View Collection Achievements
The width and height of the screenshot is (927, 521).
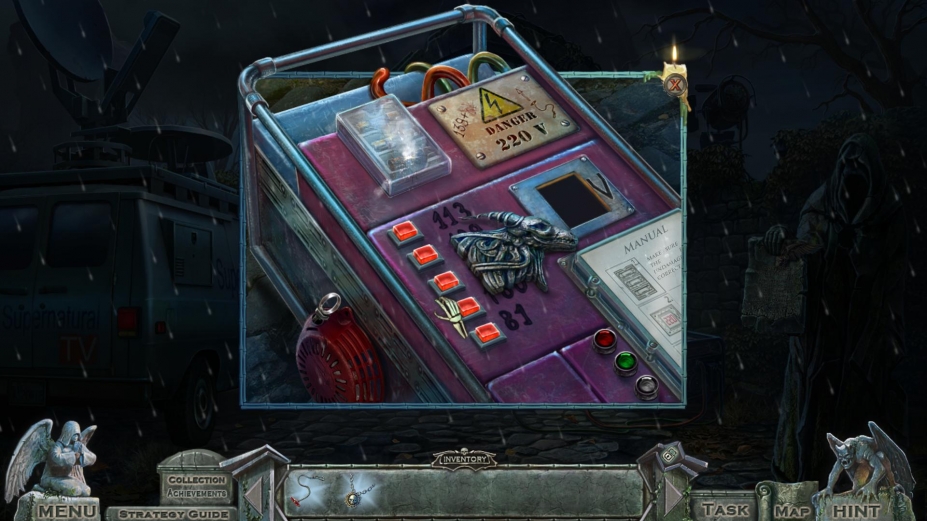(196, 485)
